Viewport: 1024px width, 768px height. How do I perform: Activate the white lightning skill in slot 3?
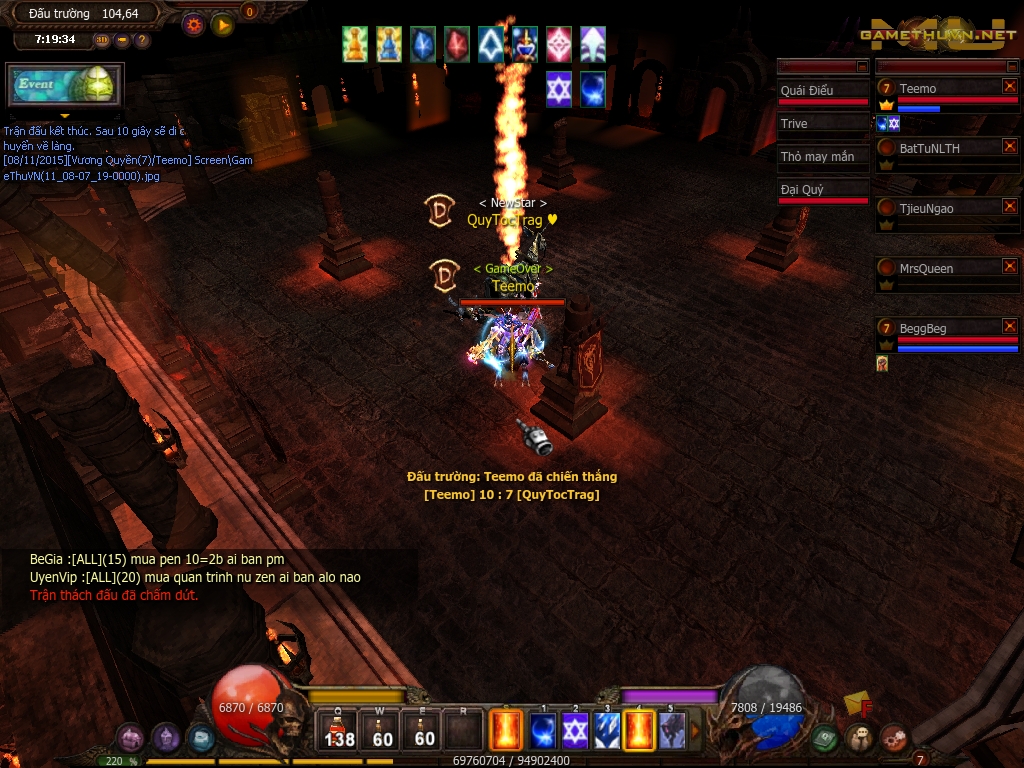click(x=607, y=731)
